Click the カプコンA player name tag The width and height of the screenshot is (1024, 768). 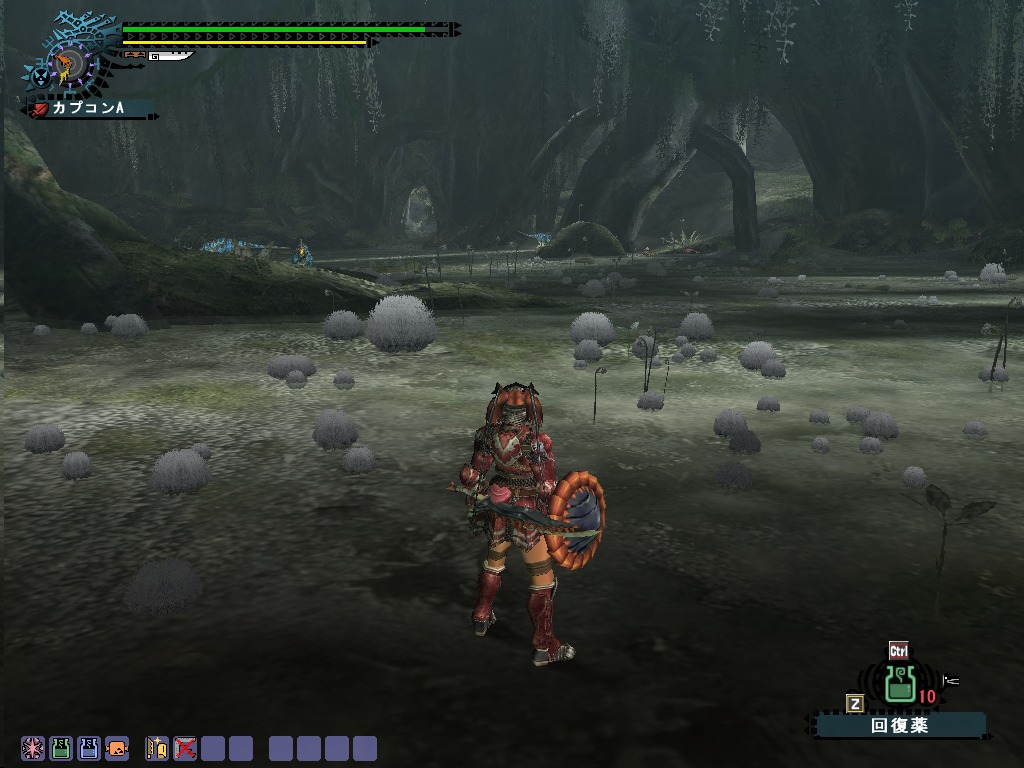92,107
